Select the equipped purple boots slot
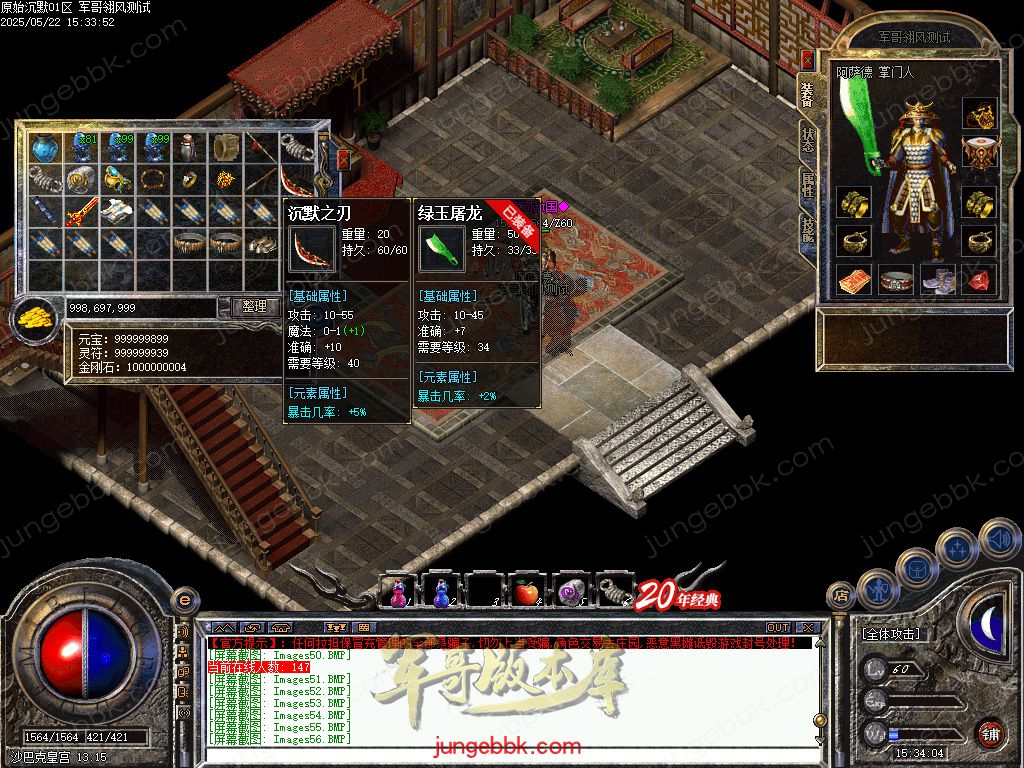1024x768 pixels. (x=938, y=280)
